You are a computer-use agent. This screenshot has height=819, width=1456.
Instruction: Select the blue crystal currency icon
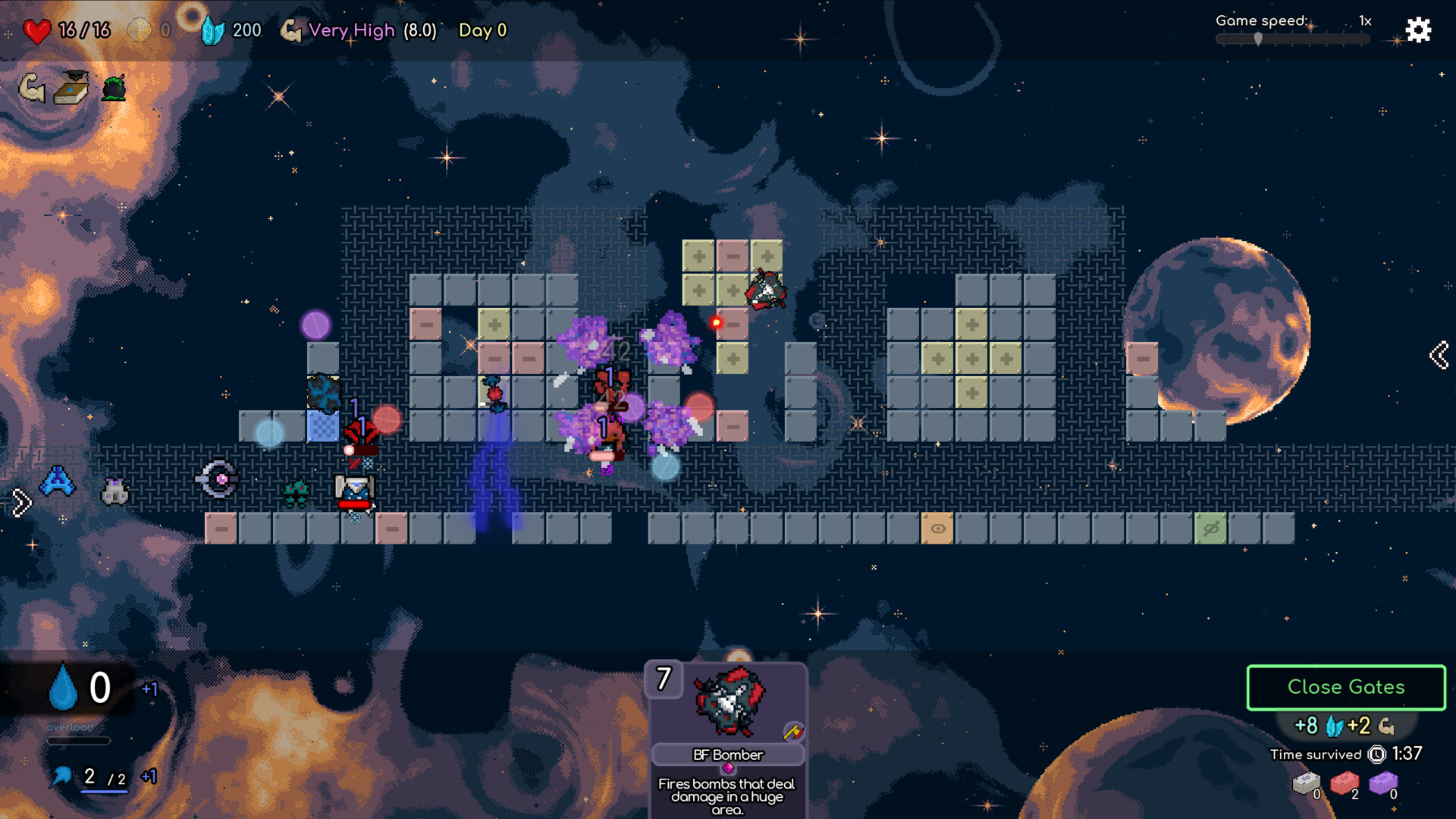215,29
